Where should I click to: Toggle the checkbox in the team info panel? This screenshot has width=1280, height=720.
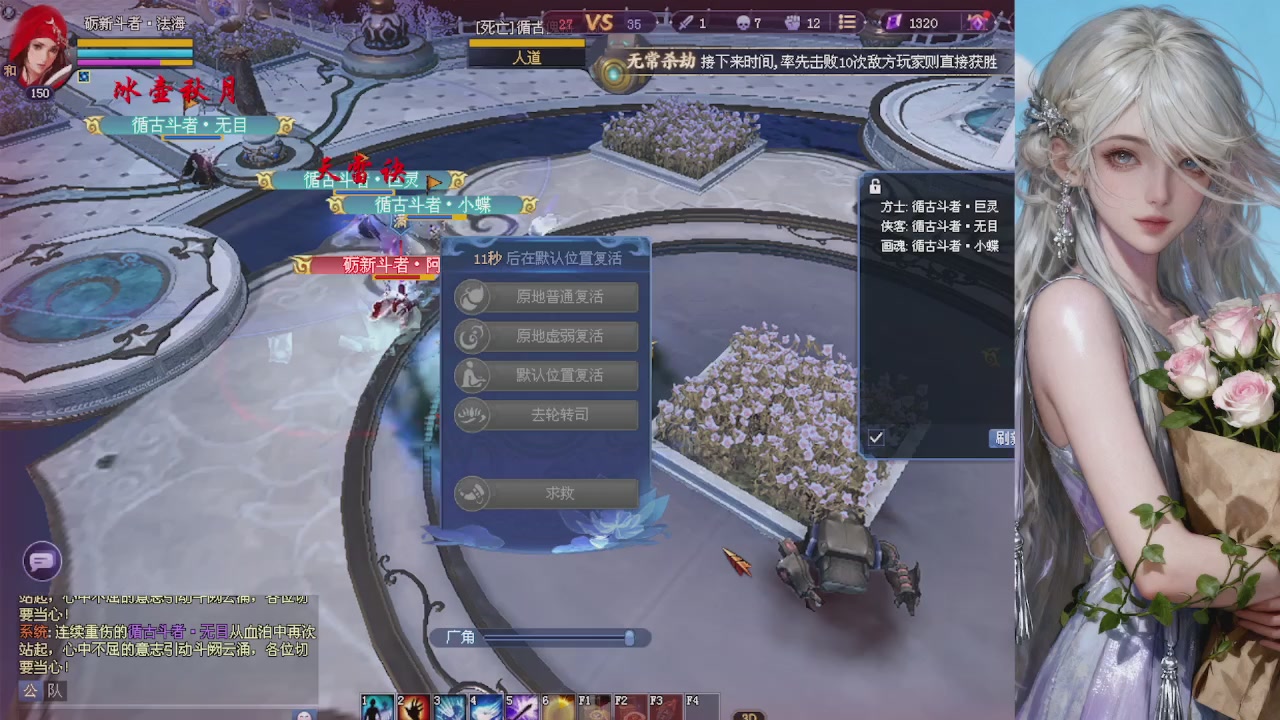pos(877,437)
